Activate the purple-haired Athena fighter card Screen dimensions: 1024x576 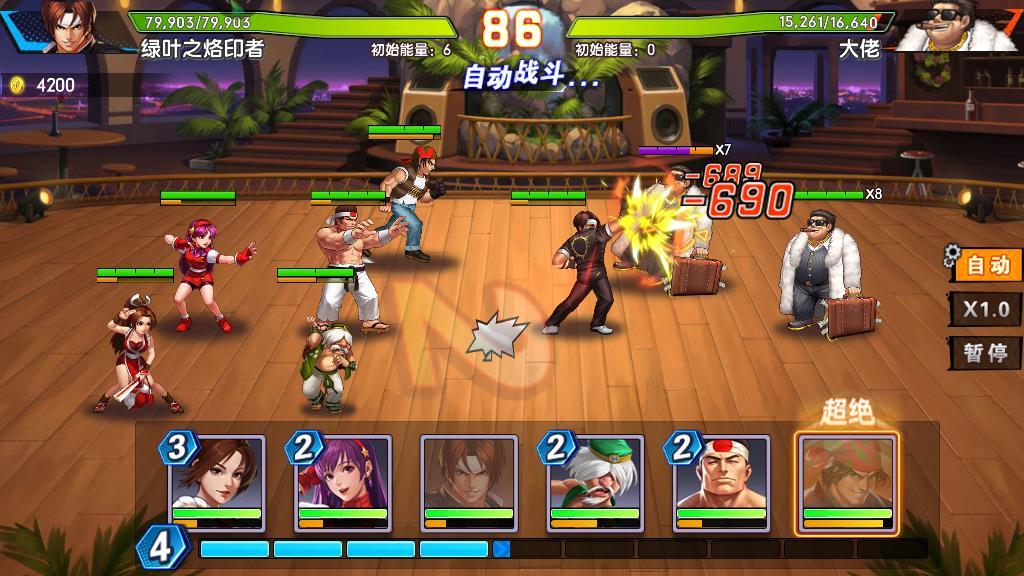[343, 481]
